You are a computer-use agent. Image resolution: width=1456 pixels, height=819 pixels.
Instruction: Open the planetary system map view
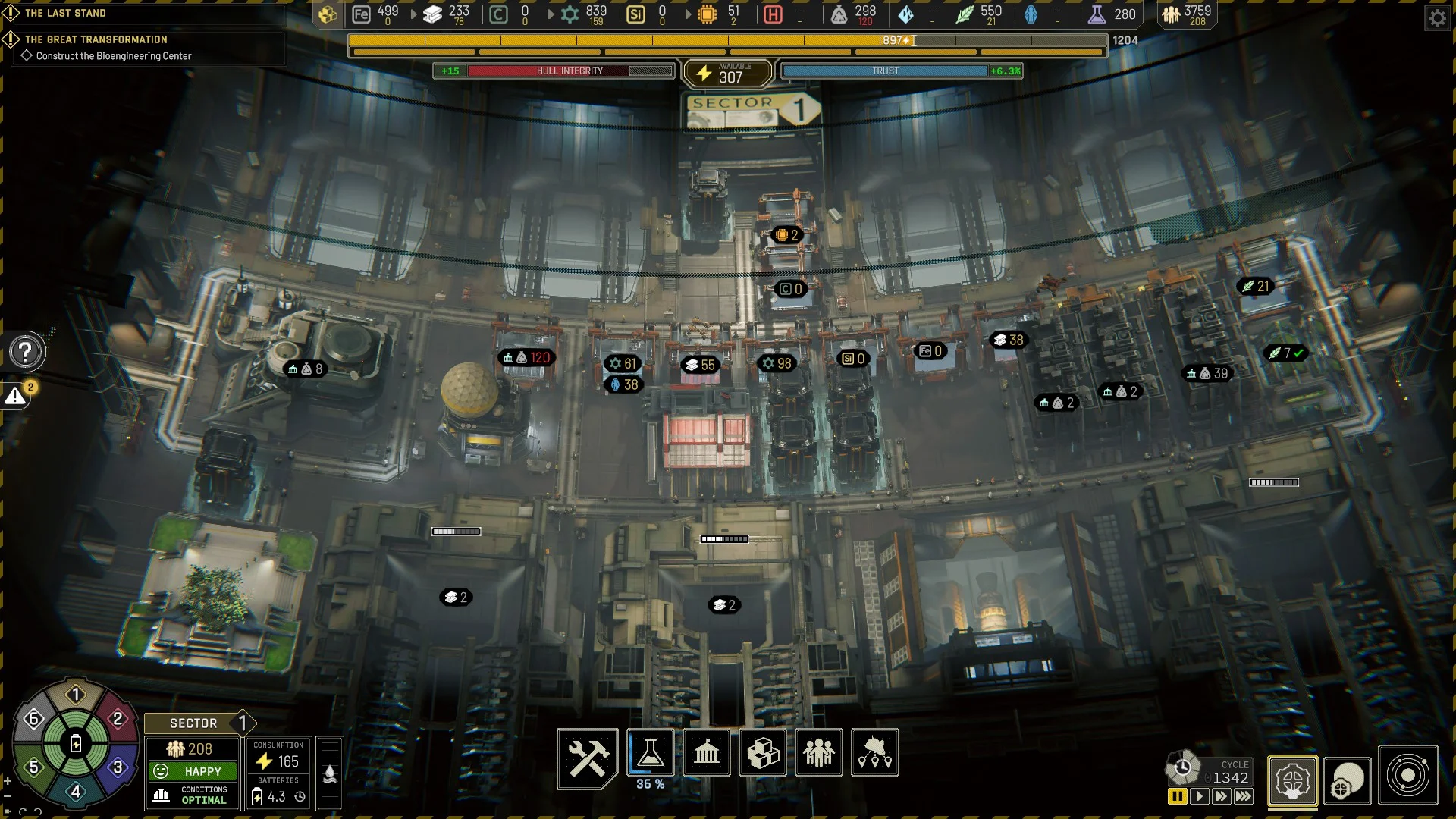(1407, 776)
